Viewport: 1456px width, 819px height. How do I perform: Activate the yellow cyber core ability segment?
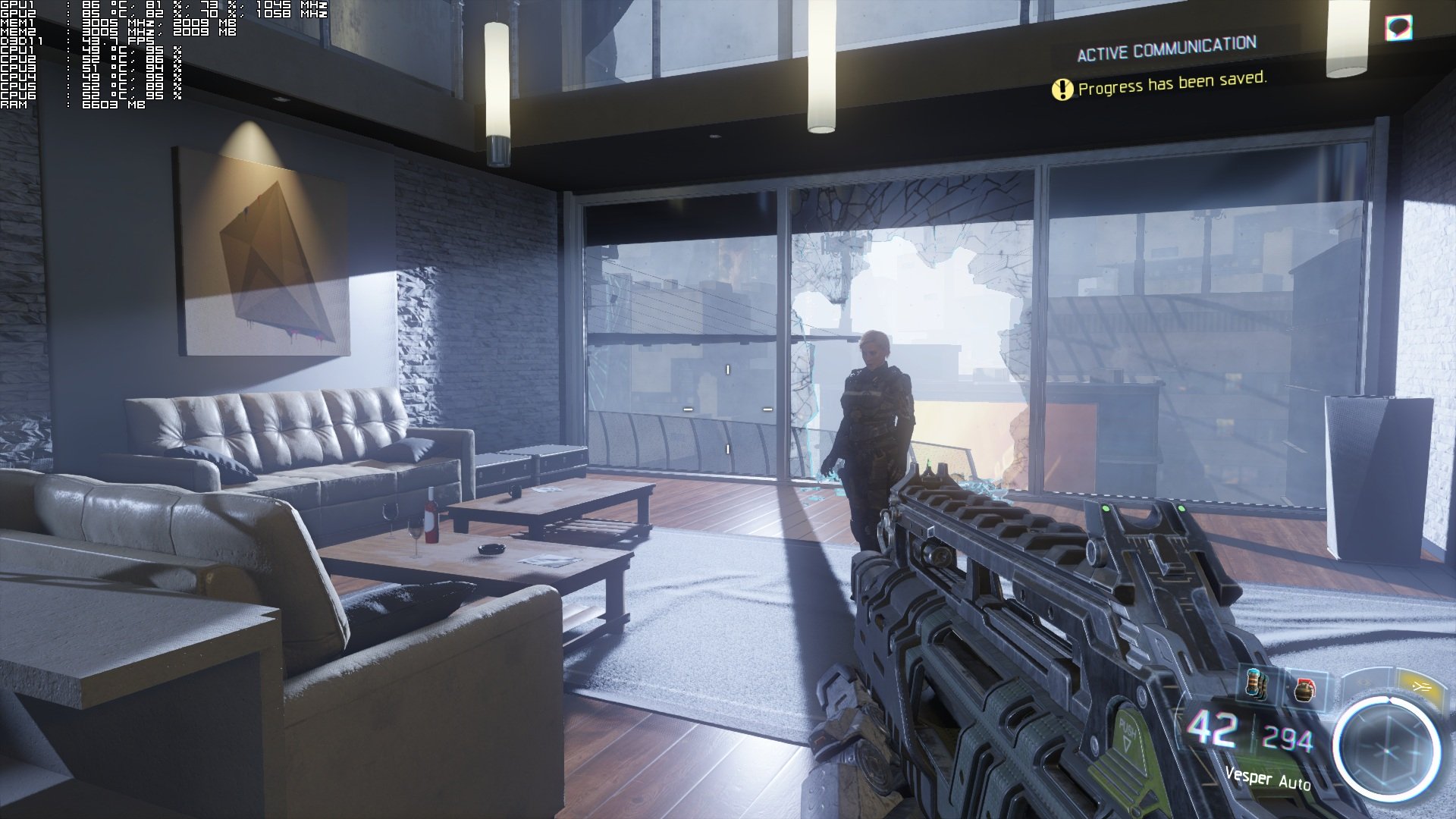click(1419, 686)
